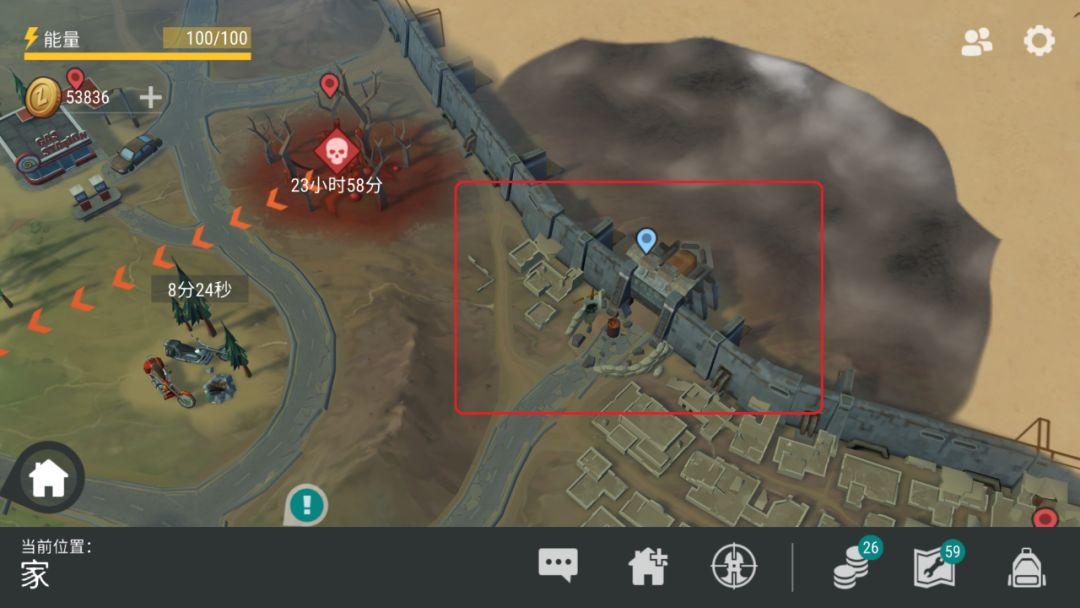Open the settings gear menu
The width and height of the screenshot is (1080, 608).
[x=1039, y=41]
